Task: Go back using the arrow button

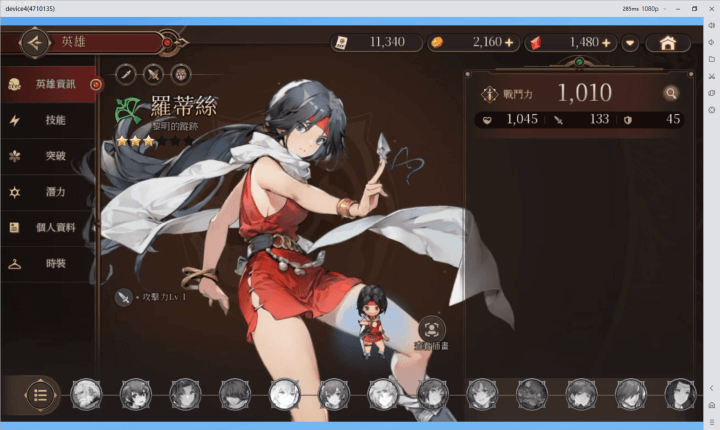Action: tap(35, 43)
